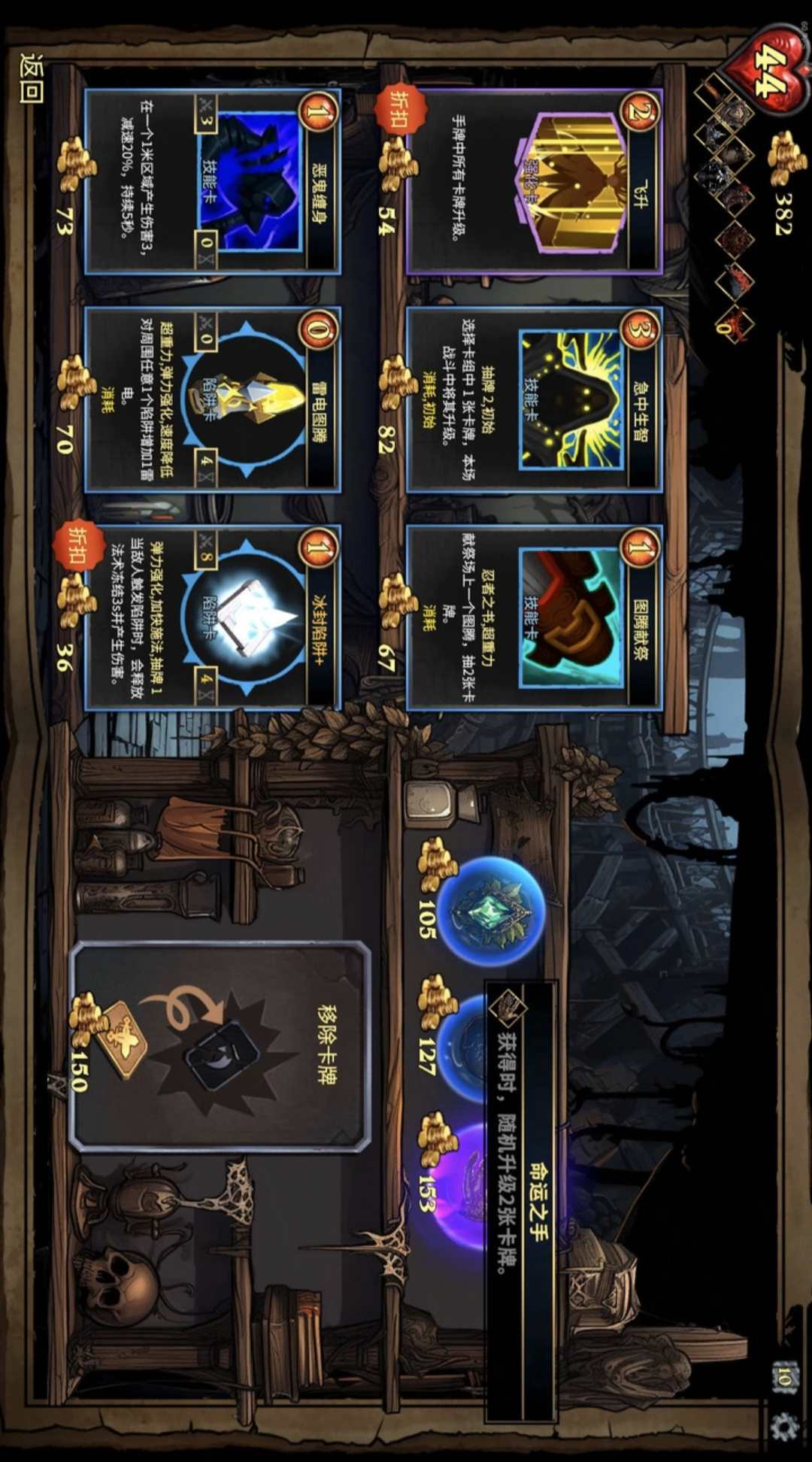Open the settings gear menu

(785, 1426)
